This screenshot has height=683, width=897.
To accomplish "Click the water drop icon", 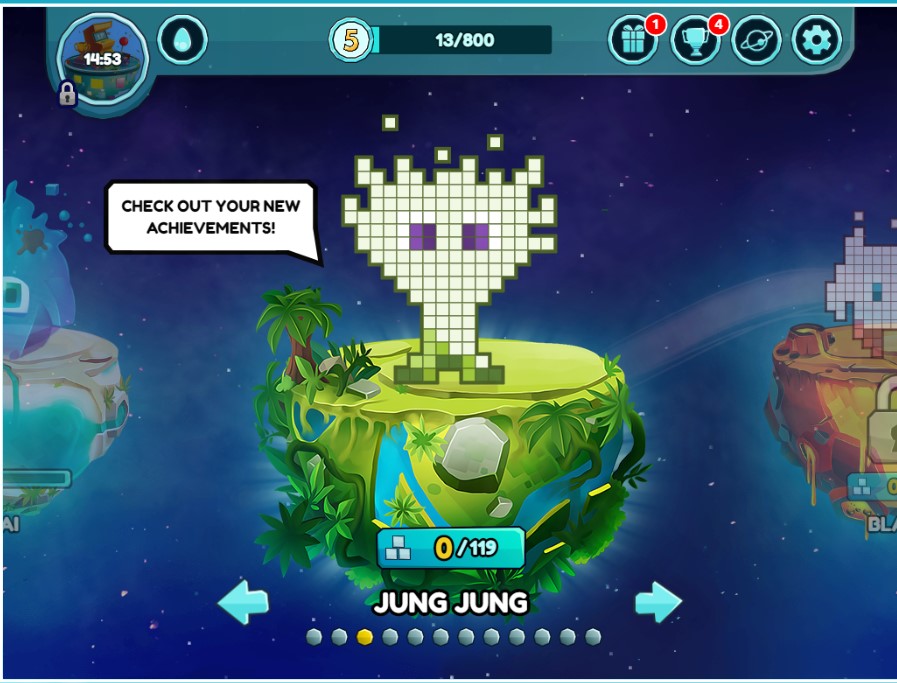I will click(182, 41).
